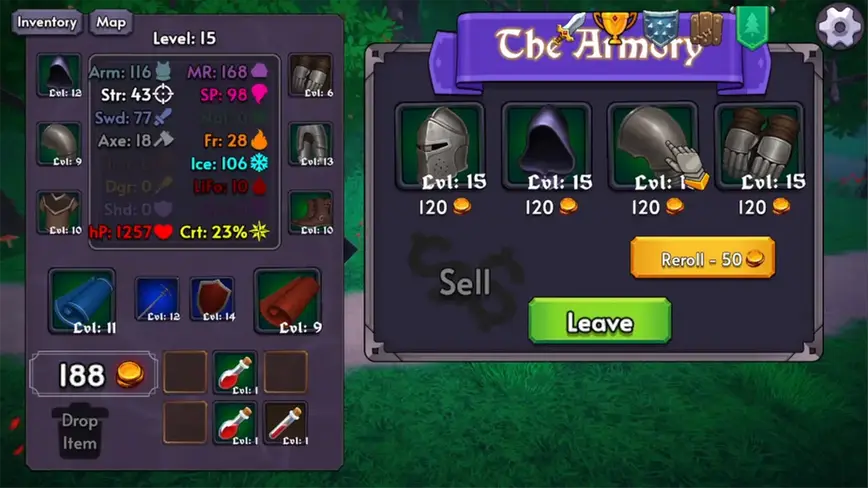This screenshot has width=868, height=488.
Task: Buy the level 15 purple hood
Action: (547, 145)
